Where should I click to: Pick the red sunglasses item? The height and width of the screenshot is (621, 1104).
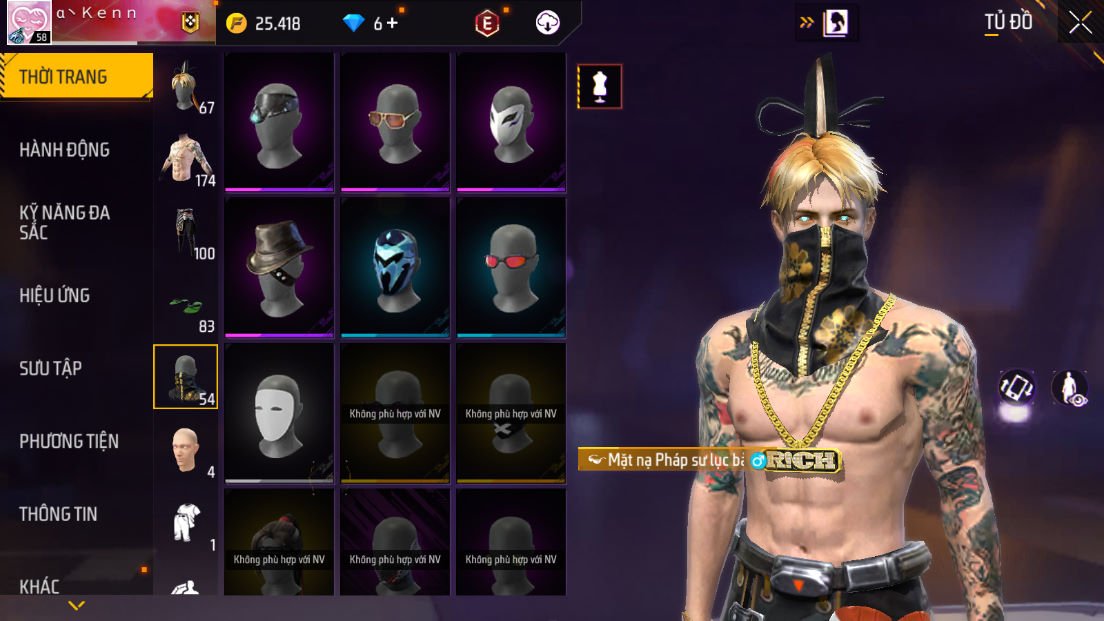coord(511,266)
